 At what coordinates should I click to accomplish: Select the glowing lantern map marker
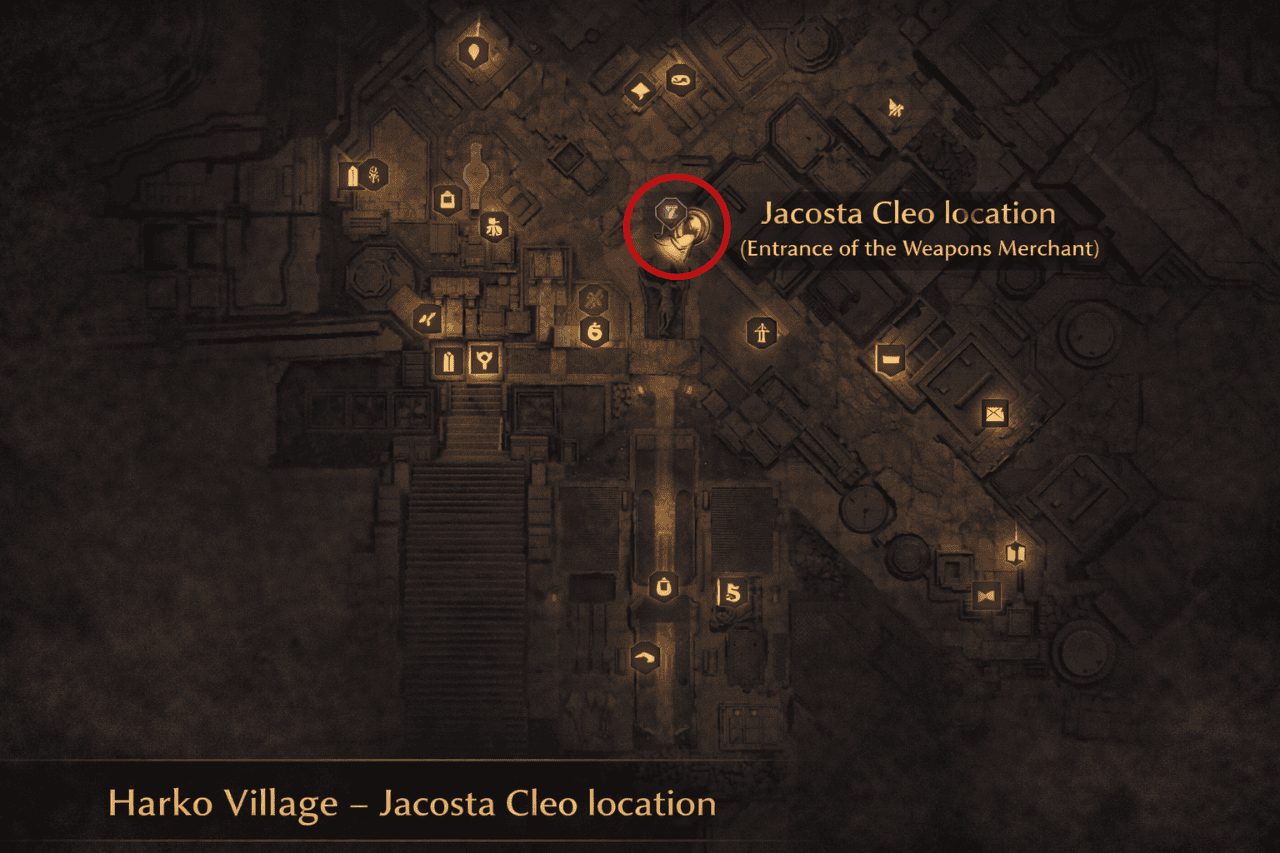[1017, 553]
